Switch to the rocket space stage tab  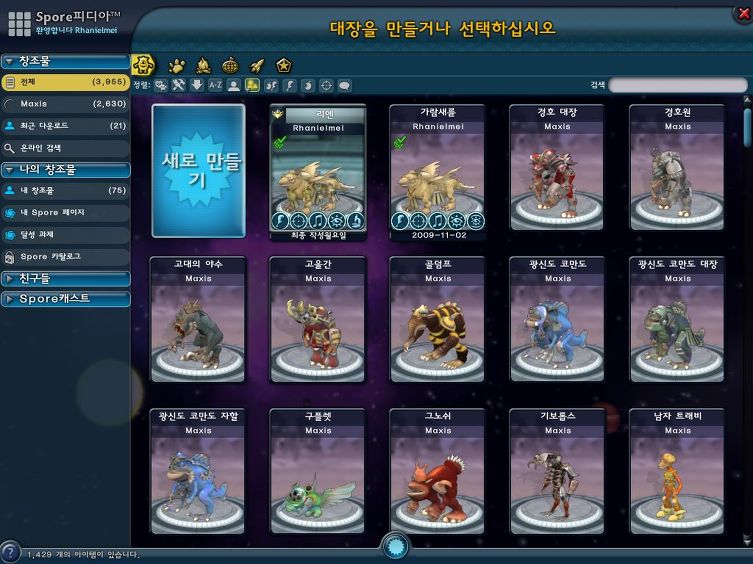pyautogui.click(x=257, y=66)
